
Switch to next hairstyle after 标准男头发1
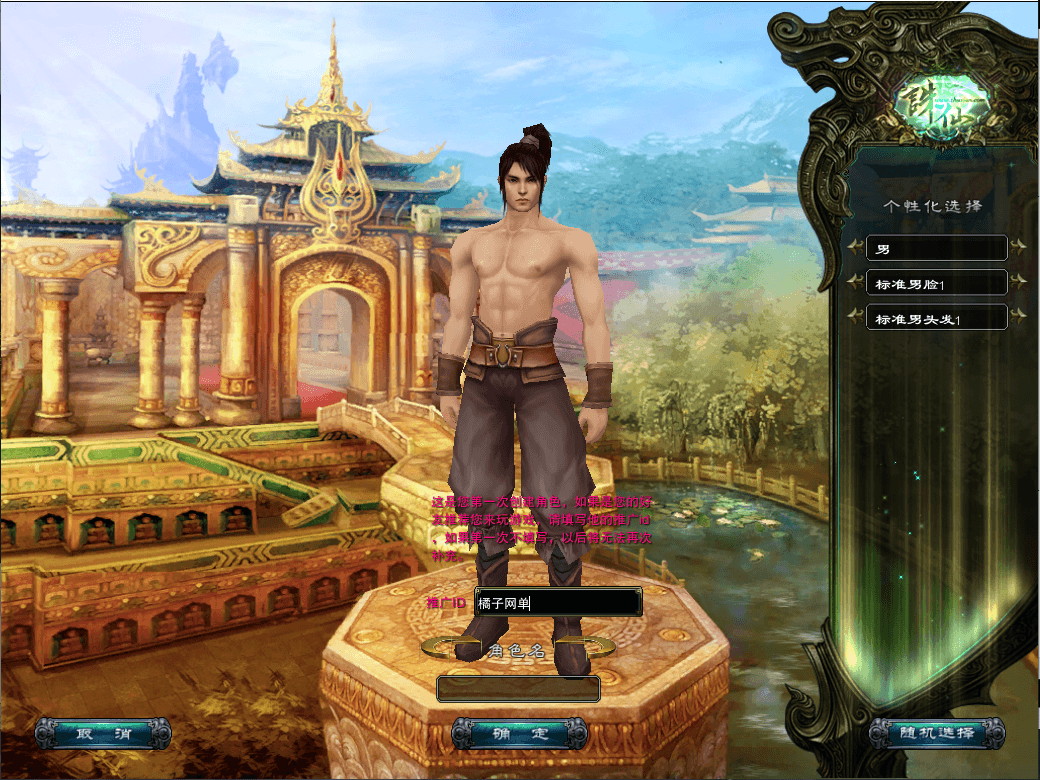(x=1018, y=318)
